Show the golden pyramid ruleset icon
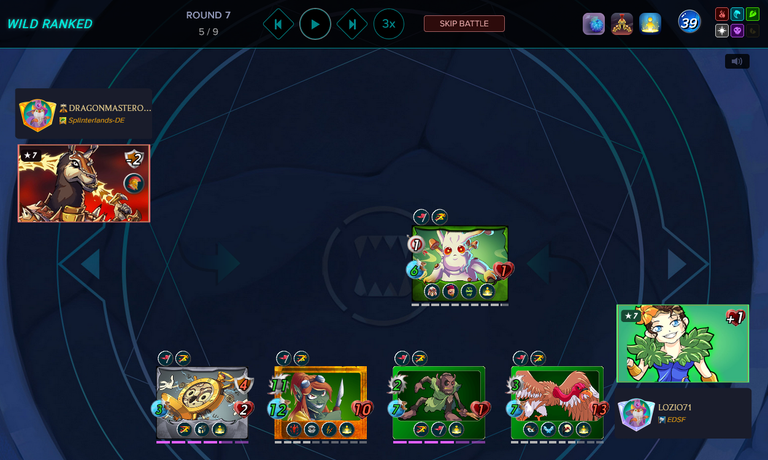 pyautogui.click(x=622, y=24)
